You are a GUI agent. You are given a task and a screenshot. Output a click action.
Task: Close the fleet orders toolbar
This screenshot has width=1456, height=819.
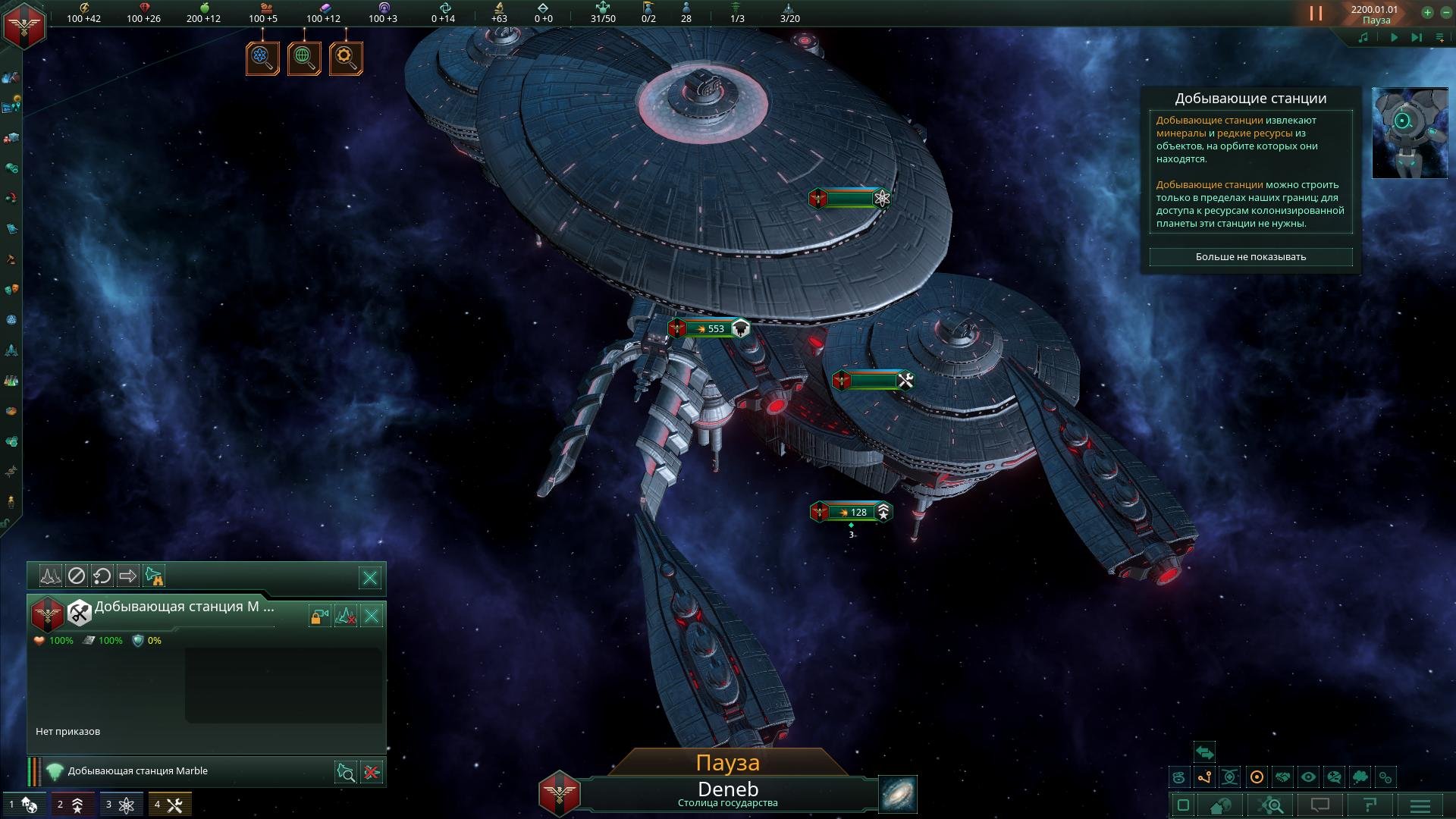pos(370,578)
